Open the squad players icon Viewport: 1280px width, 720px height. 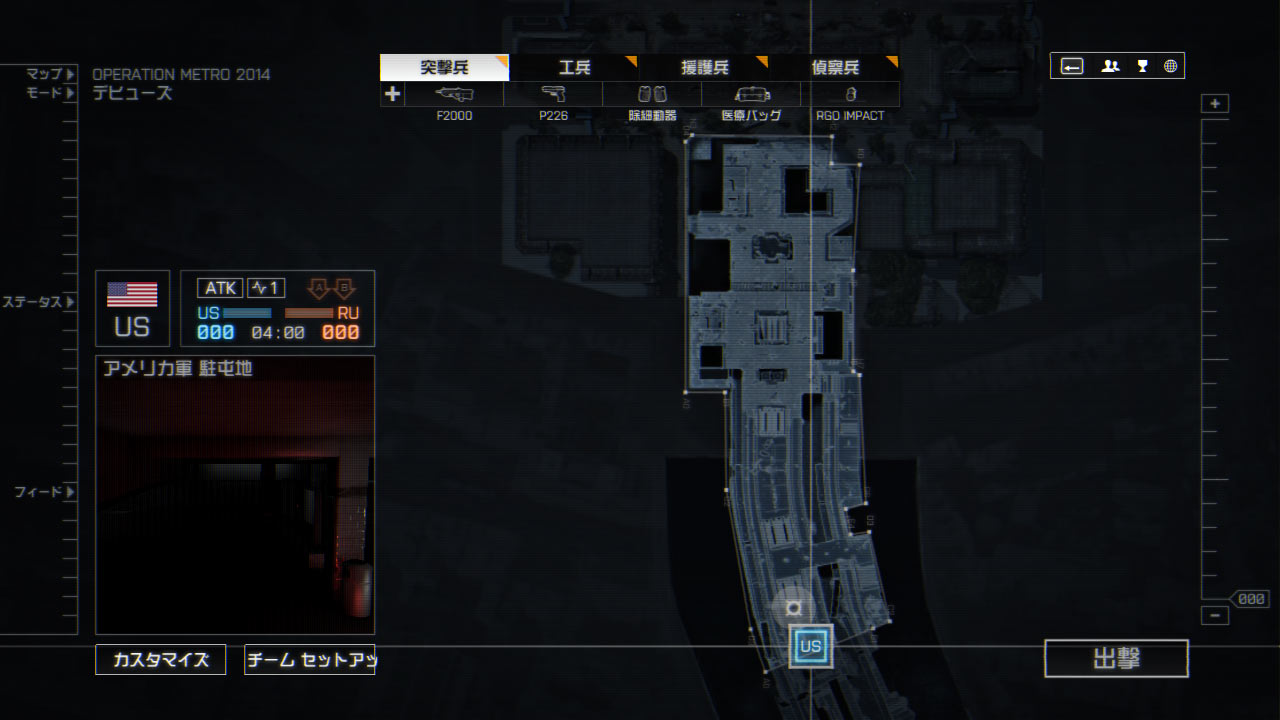pos(1110,66)
